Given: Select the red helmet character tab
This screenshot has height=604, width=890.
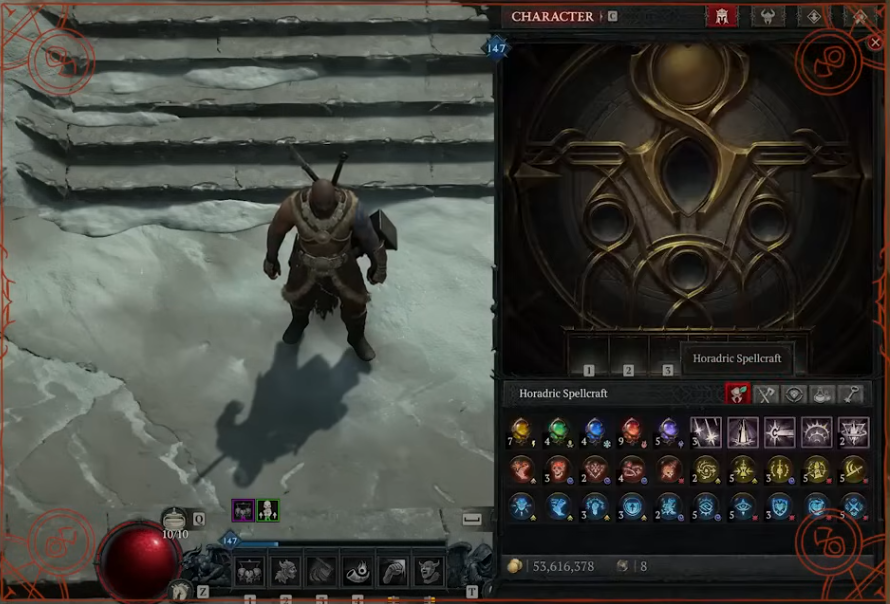Looking at the screenshot, I should pos(720,17).
